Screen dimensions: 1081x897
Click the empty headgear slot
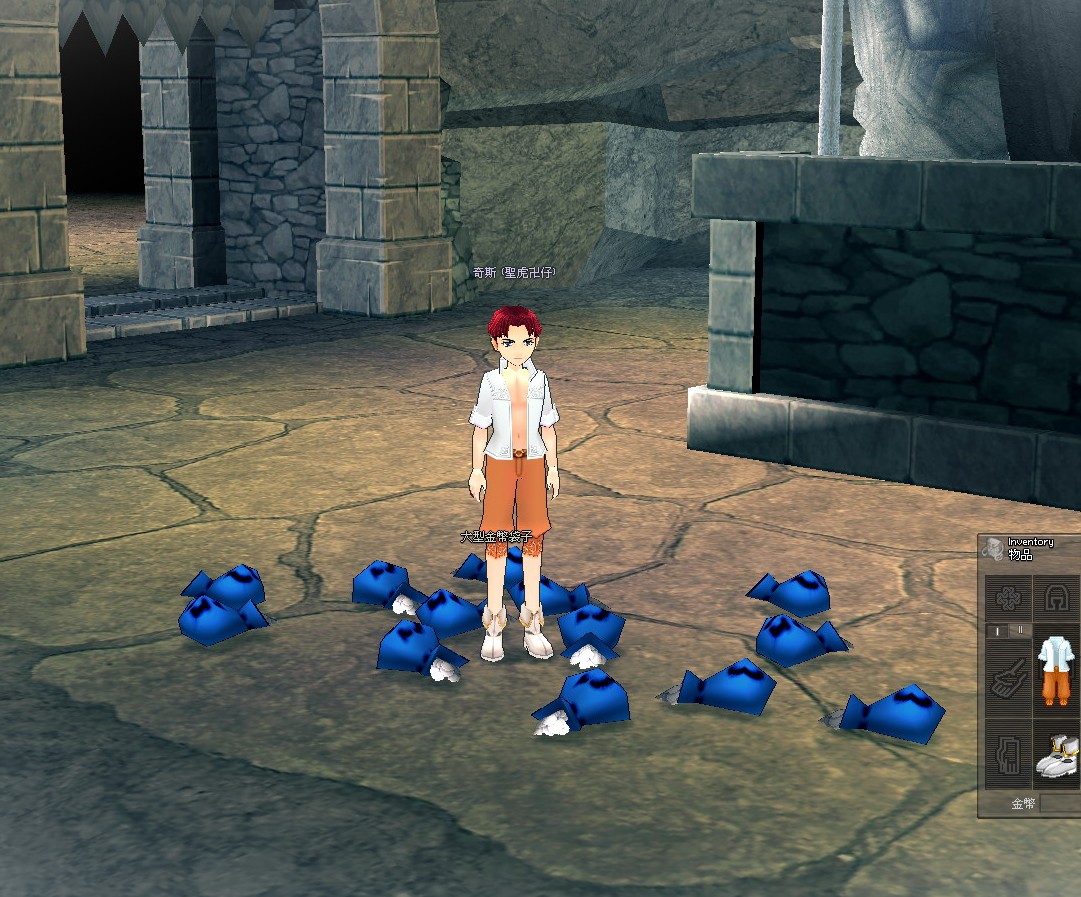1056,598
